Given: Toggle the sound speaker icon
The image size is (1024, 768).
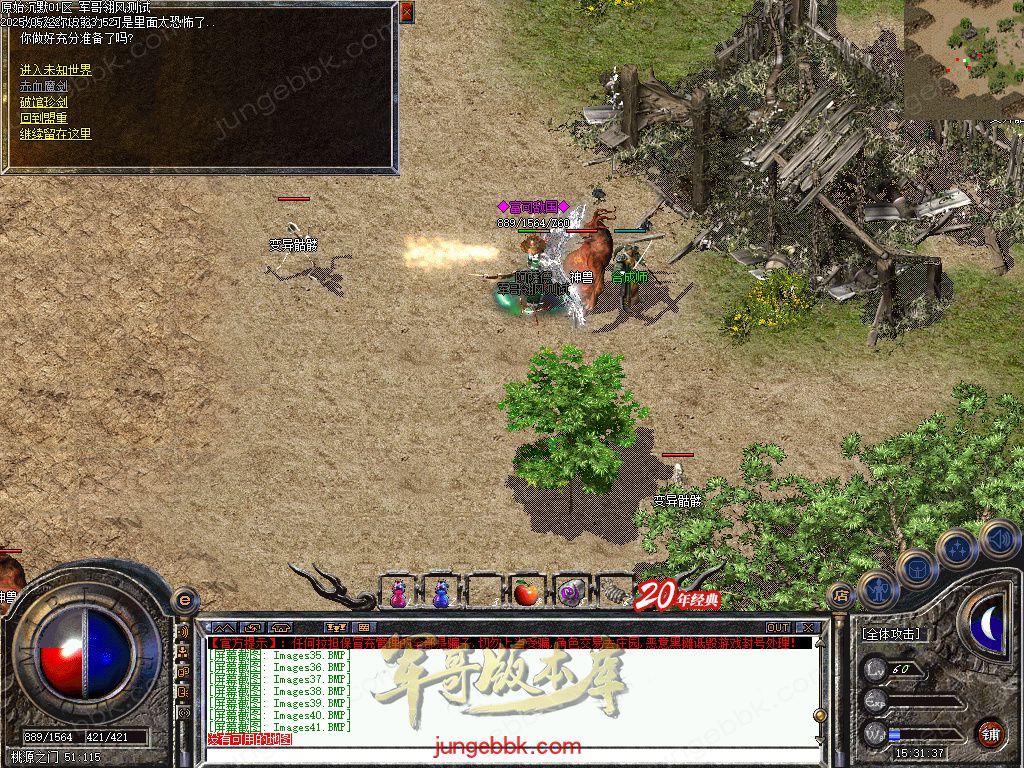Looking at the screenshot, I should (x=998, y=538).
